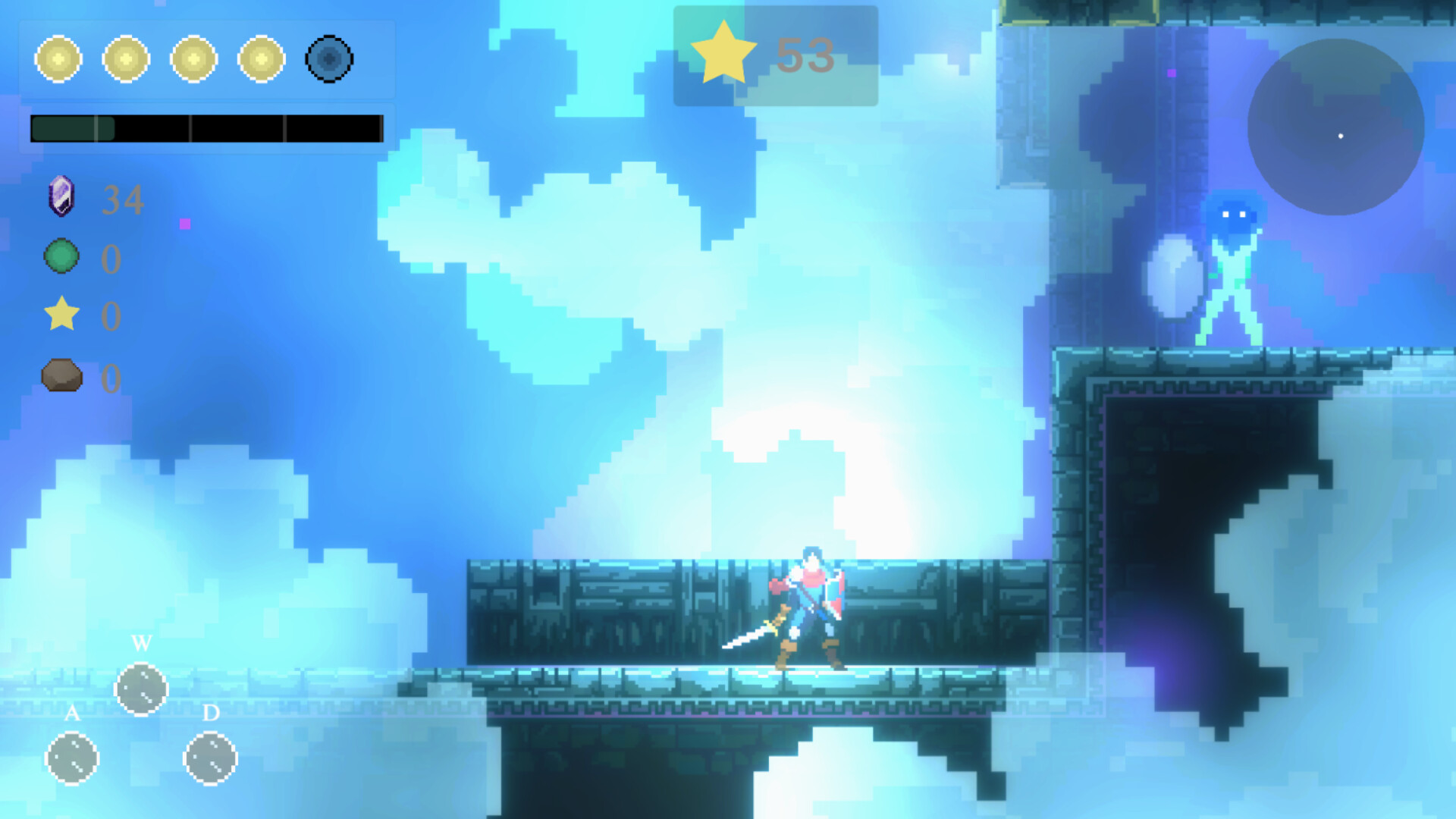Select the score display reading 53

(806, 56)
